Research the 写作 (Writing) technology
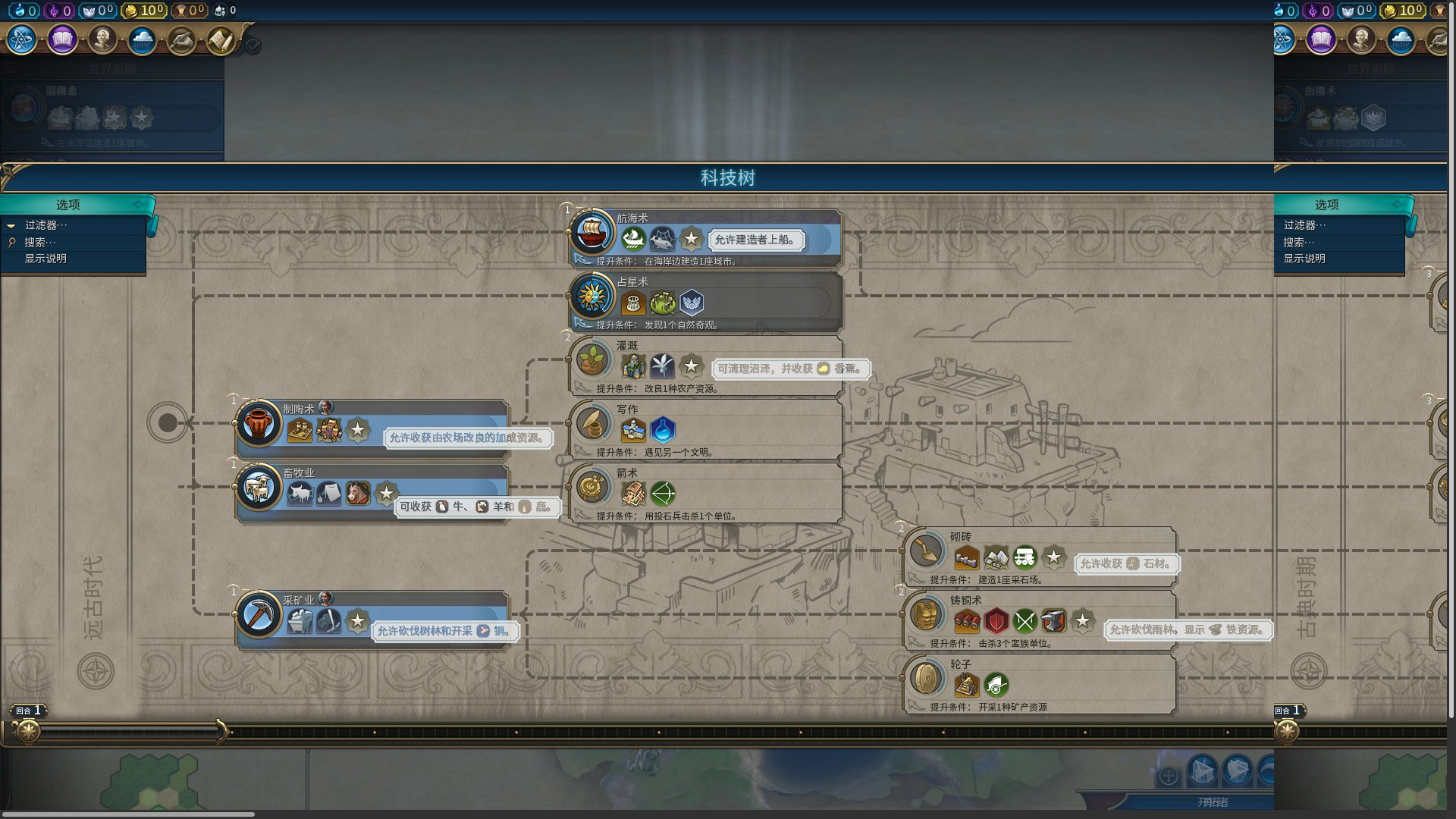The height and width of the screenshot is (819, 1456). pos(592,422)
